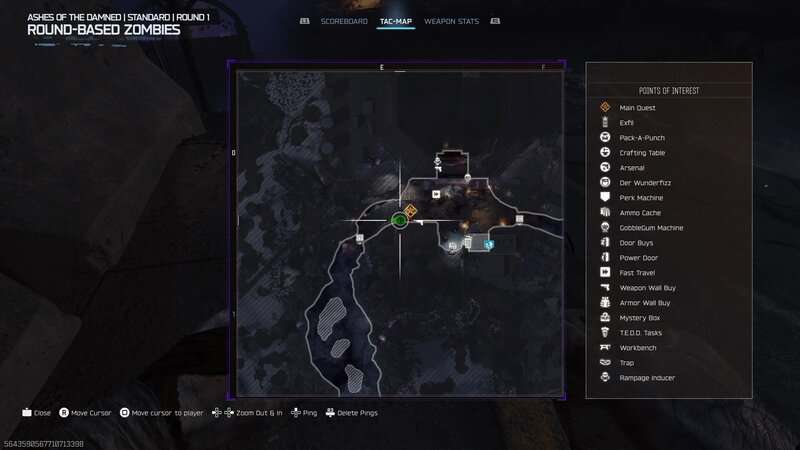Select the green player marker on the map
800x450 pixels.
(399, 220)
